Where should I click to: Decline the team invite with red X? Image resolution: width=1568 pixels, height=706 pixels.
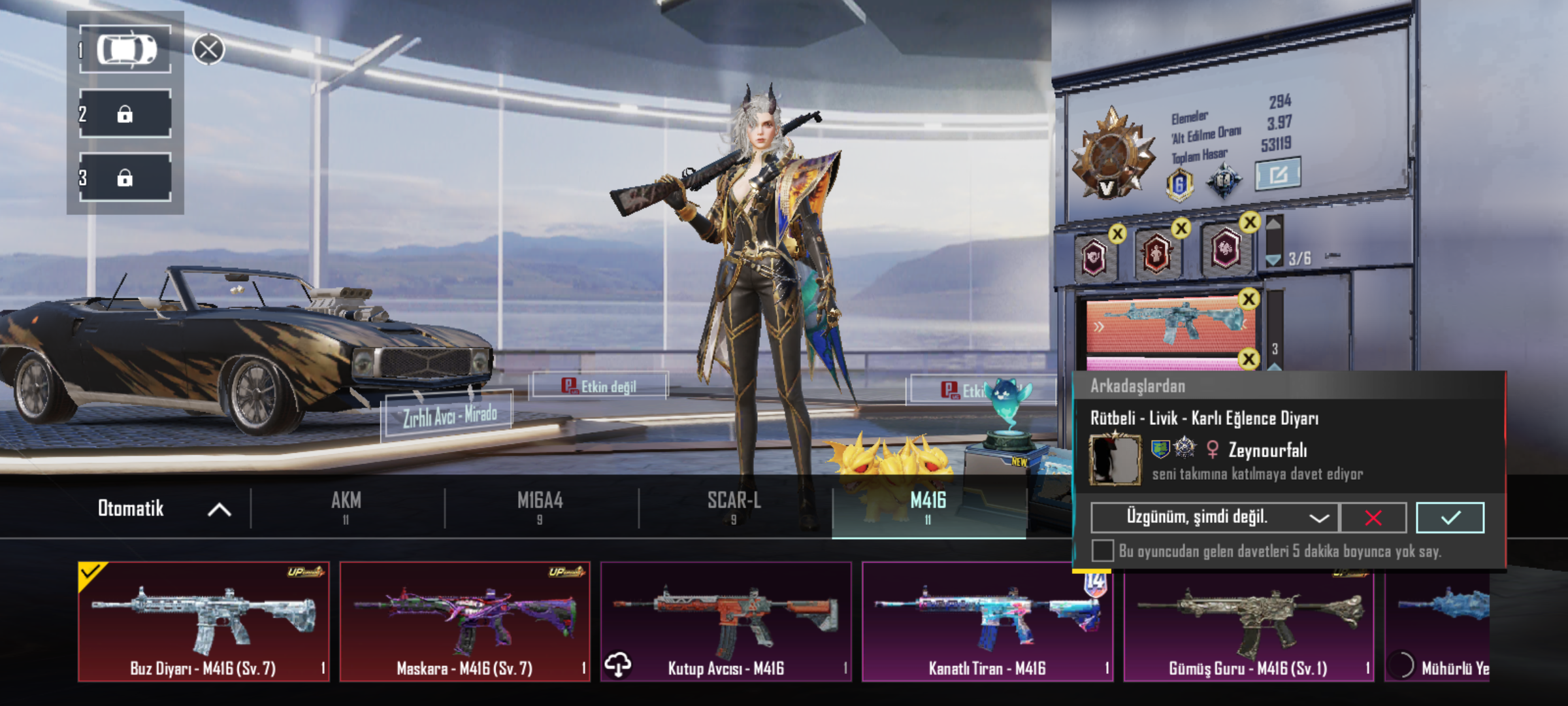click(x=1373, y=518)
